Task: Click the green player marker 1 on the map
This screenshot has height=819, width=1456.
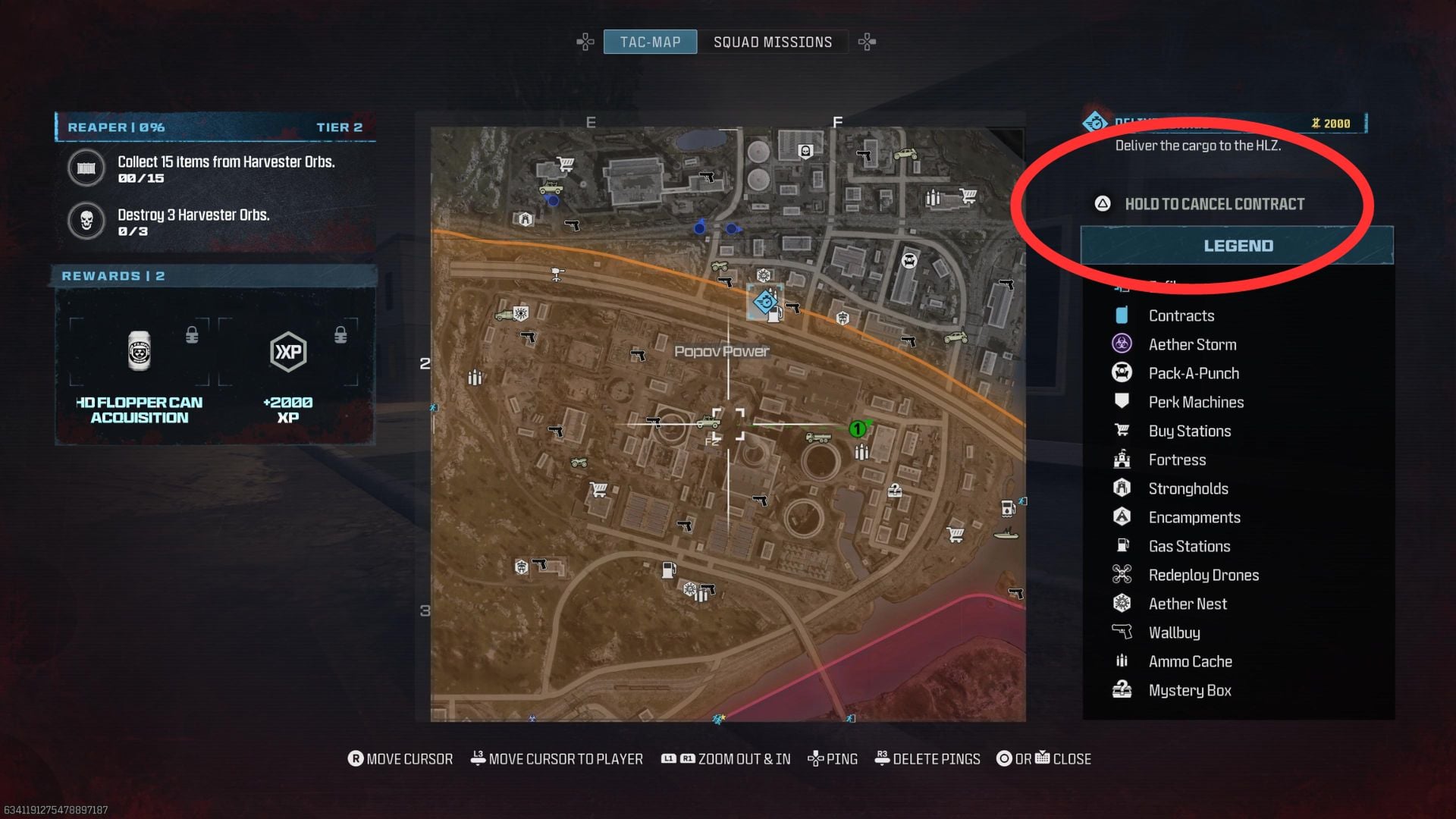Action: 856,428
